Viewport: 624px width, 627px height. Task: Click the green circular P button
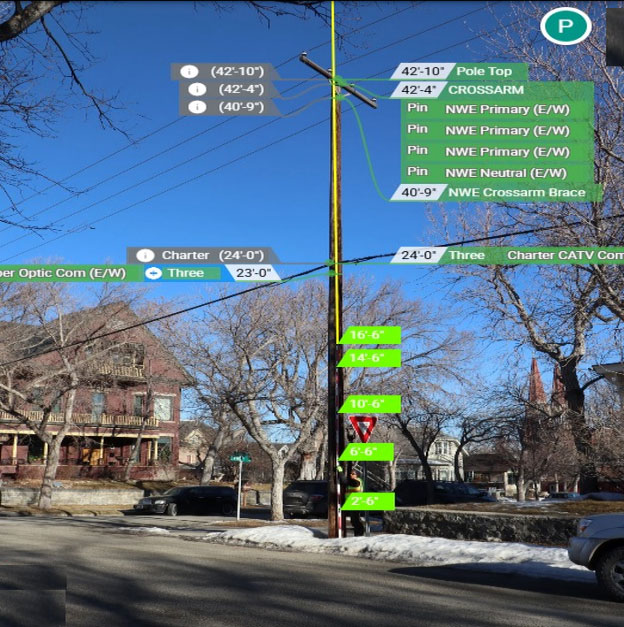566,26
